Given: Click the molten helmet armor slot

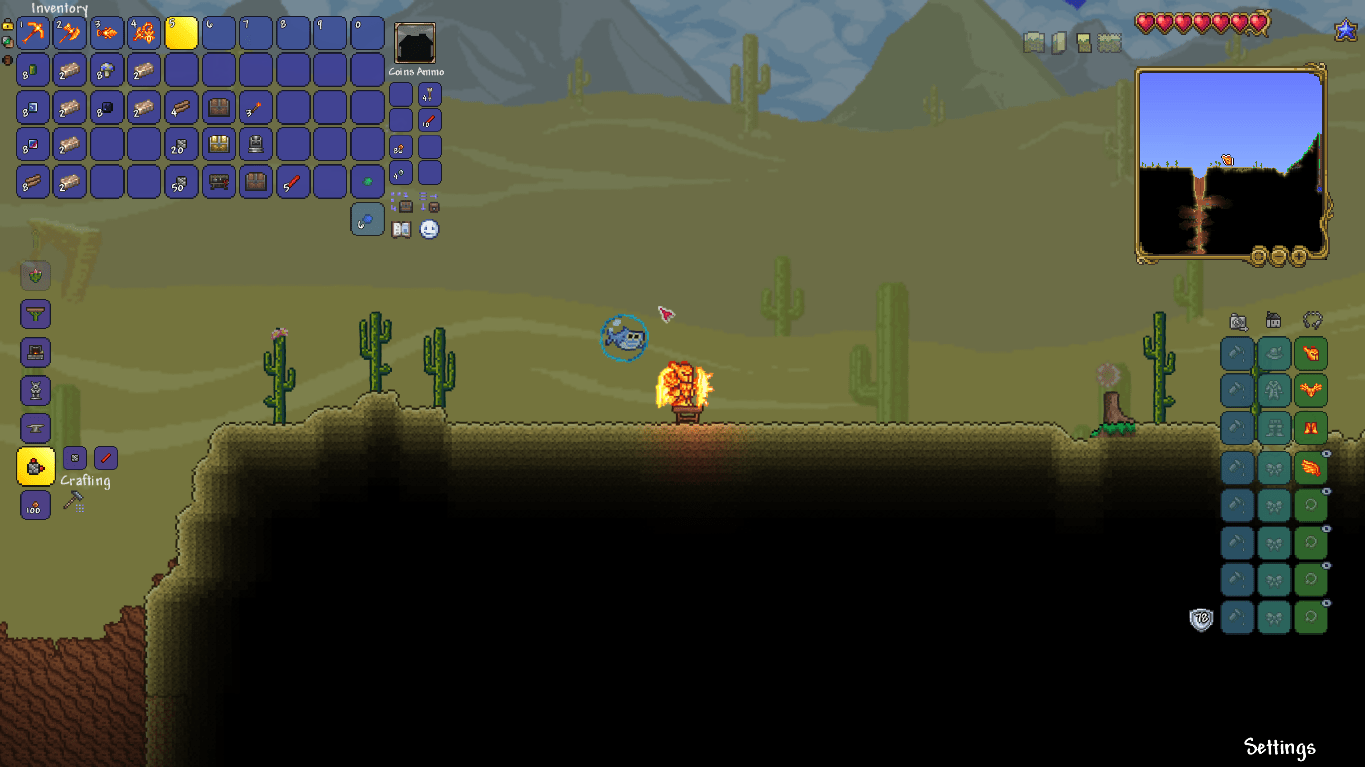Looking at the screenshot, I should coord(1311,353).
